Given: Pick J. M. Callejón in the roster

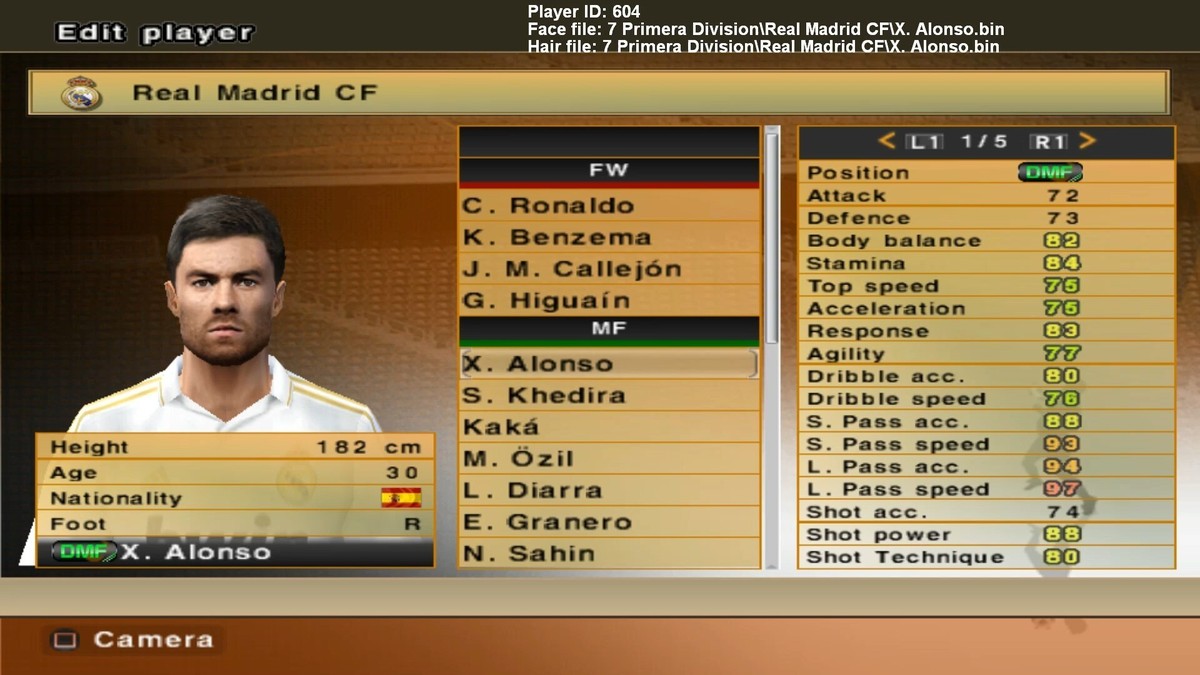Looking at the screenshot, I should (x=608, y=269).
